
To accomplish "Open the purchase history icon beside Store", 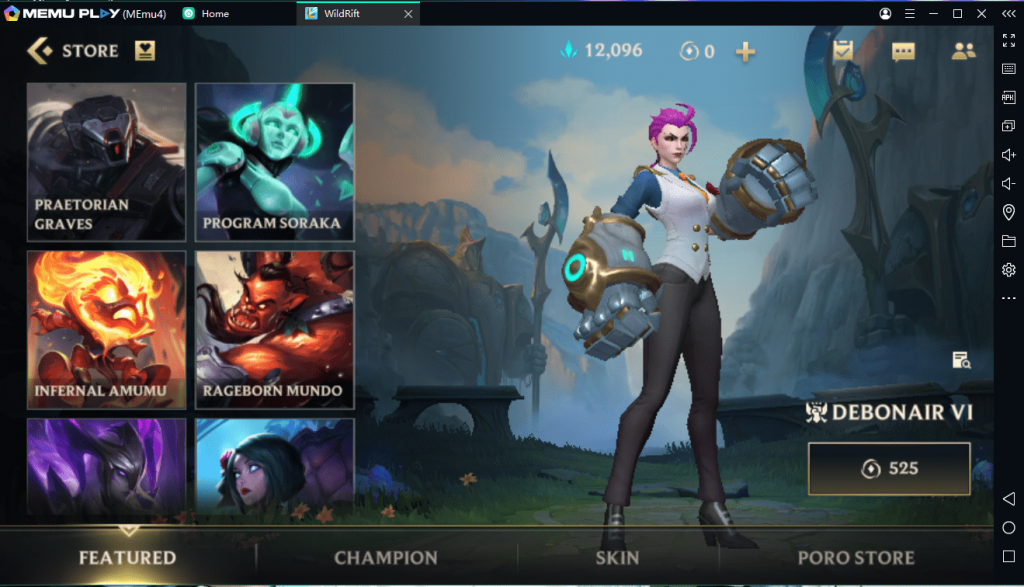I will [145, 51].
